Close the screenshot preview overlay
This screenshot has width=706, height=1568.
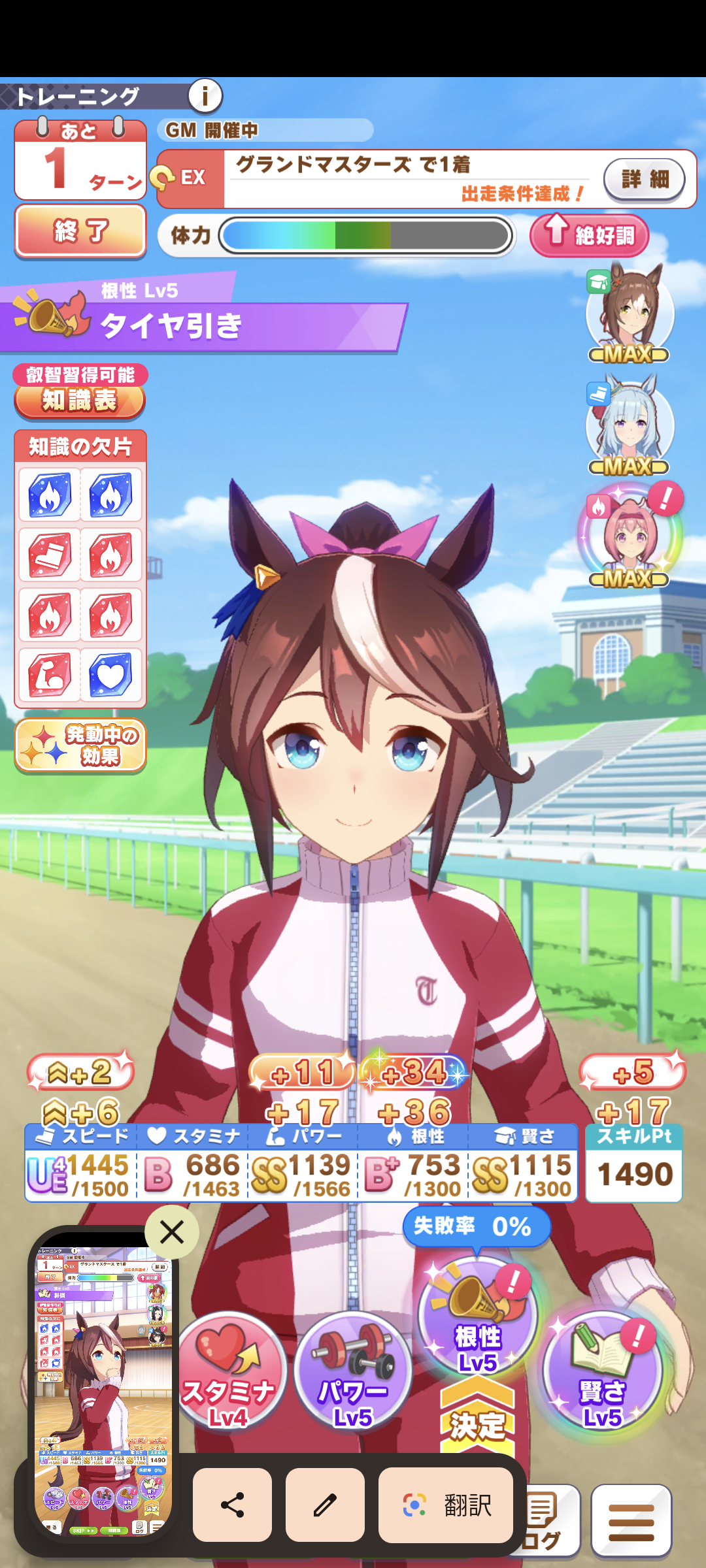[x=172, y=1232]
